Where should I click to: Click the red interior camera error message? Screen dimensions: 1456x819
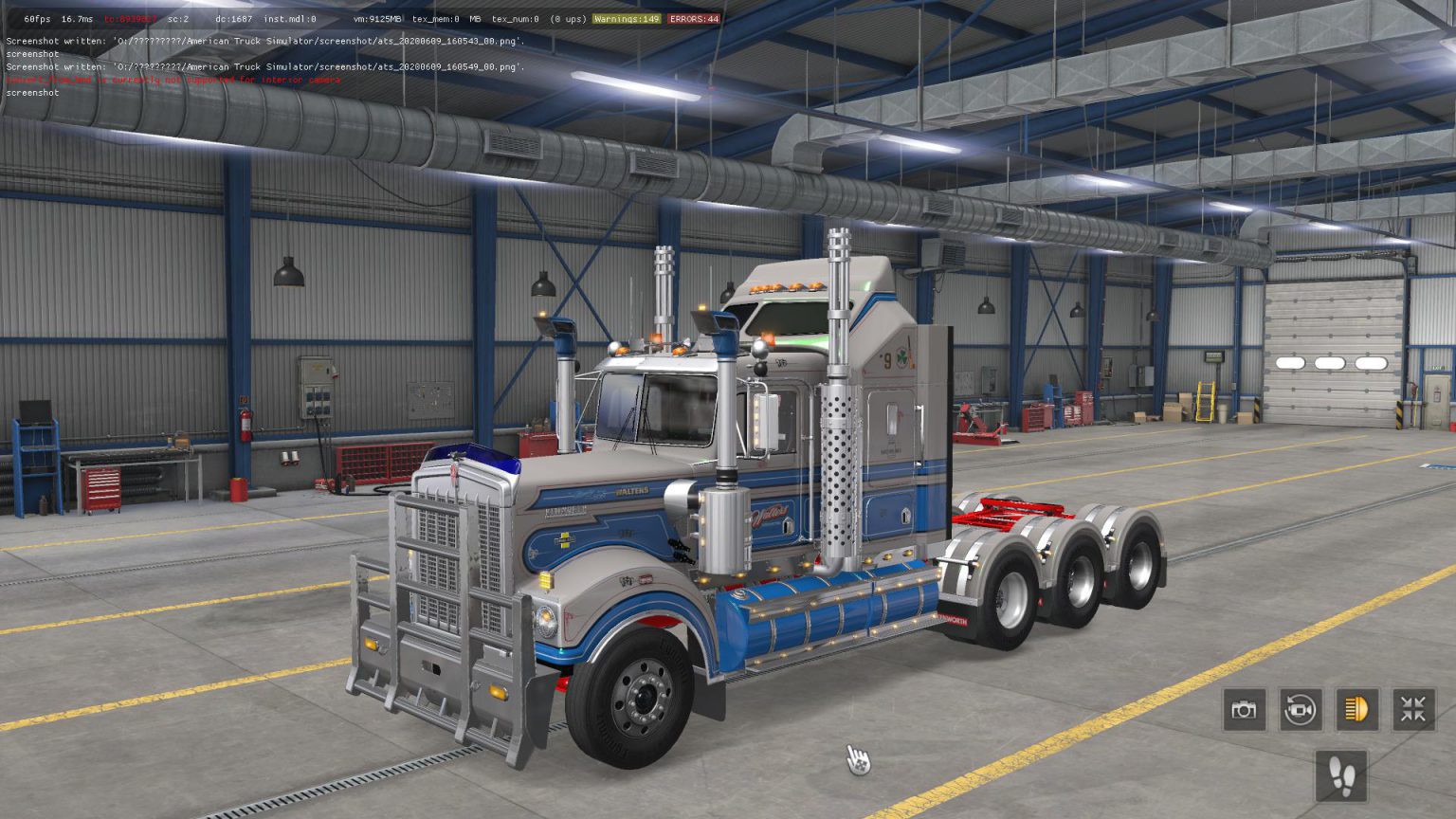[173, 80]
